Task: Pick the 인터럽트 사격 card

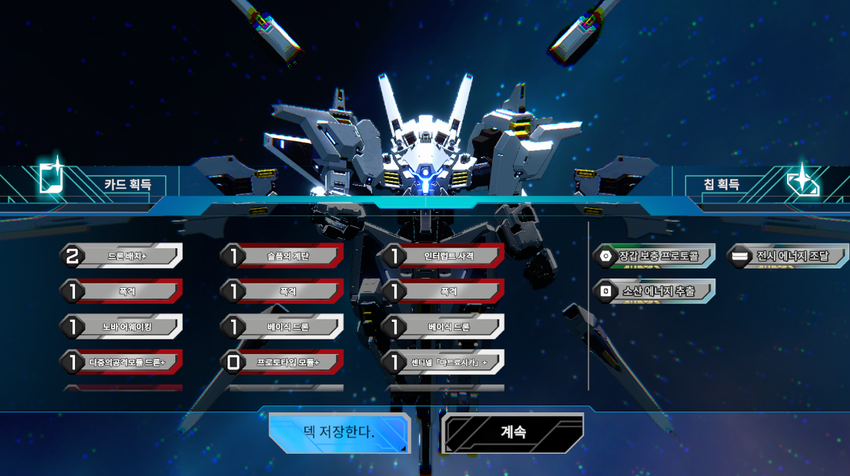Action: 444,257
